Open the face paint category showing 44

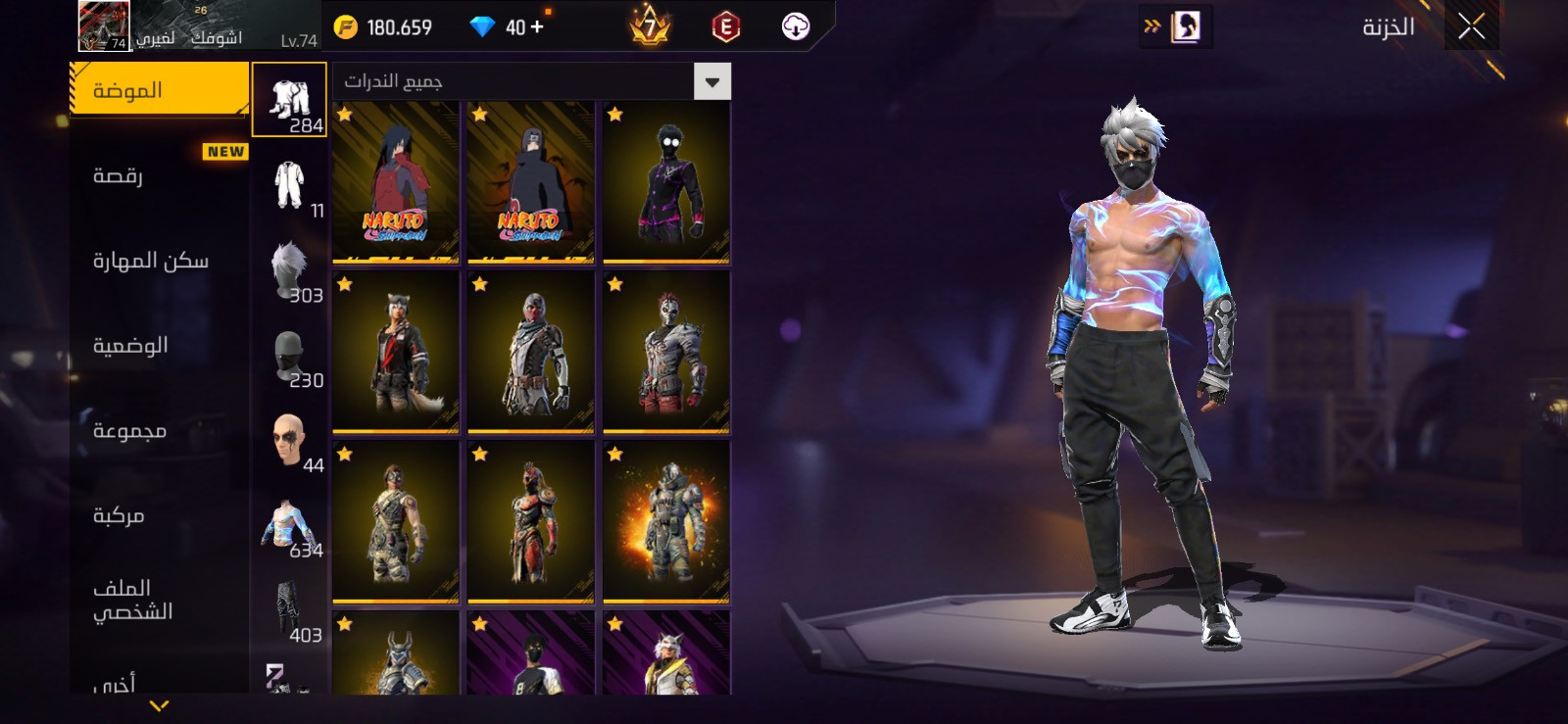(289, 440)
